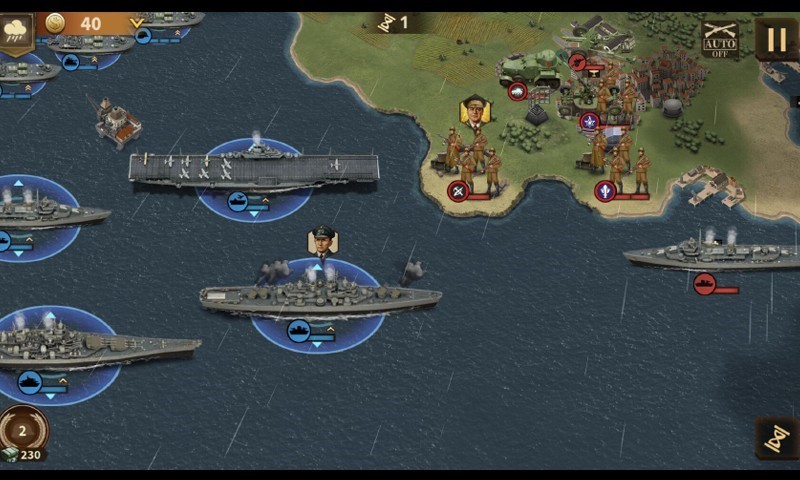Expand the gold resource panel arrow
The width and height of the screenshot is (800, 480).
(x=137, y=23)
